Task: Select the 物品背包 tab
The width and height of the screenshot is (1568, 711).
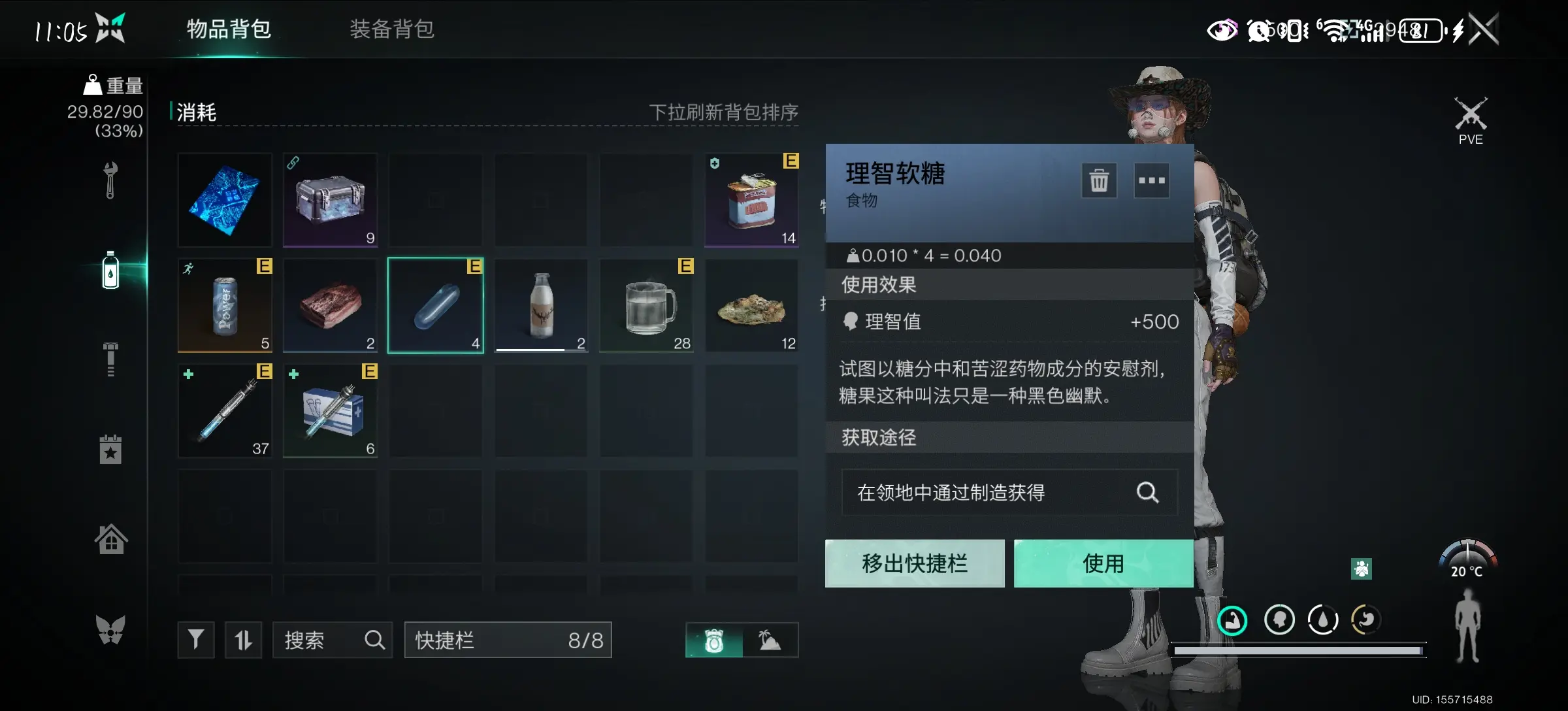Action: tap(229, 29)
